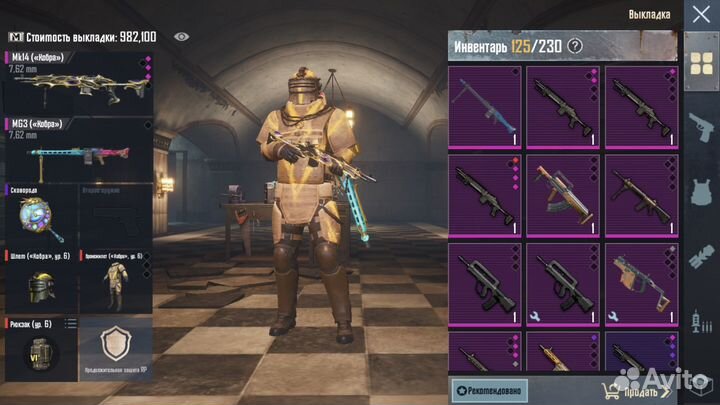The width and height of the screenshot is (720, 405).
Task: Select the blue machine gun inventory item
Action: pos(485,106)
